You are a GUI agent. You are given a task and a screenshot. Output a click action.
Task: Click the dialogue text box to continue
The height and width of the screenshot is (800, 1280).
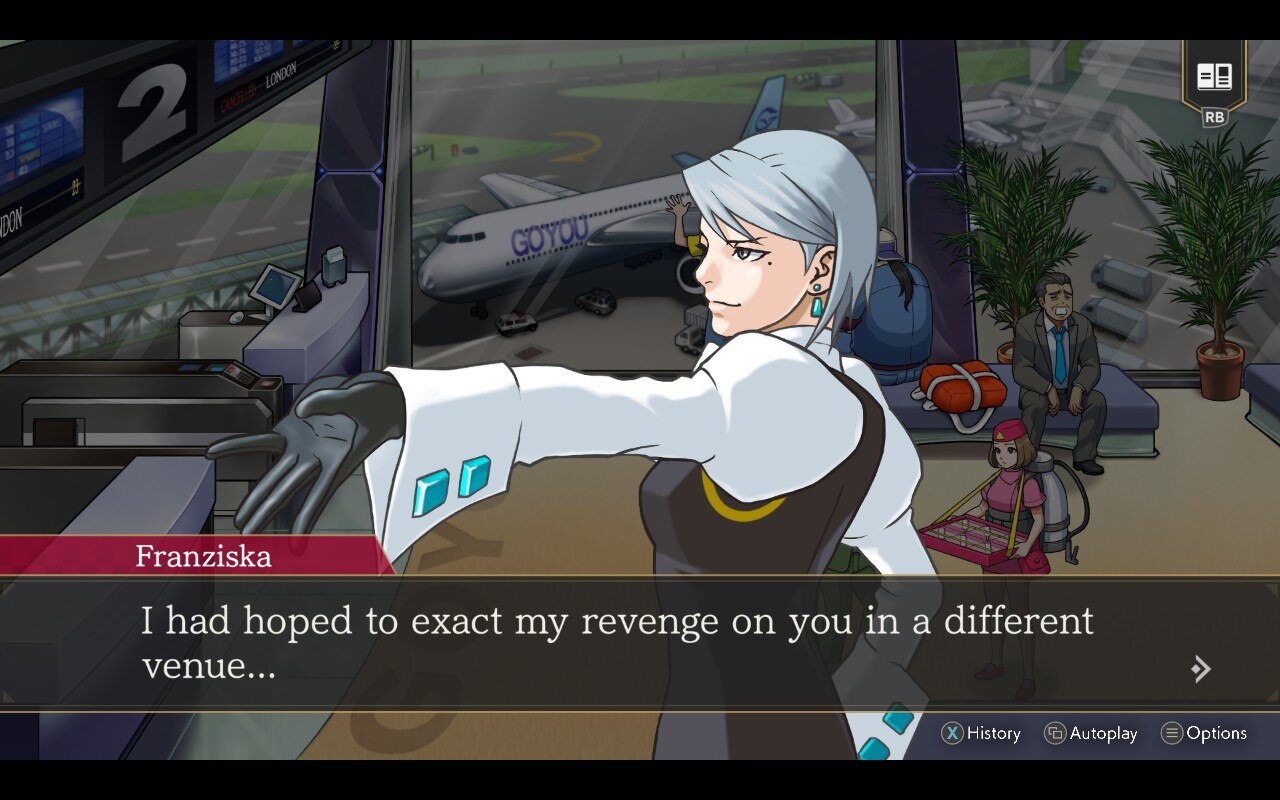[640, 642]
